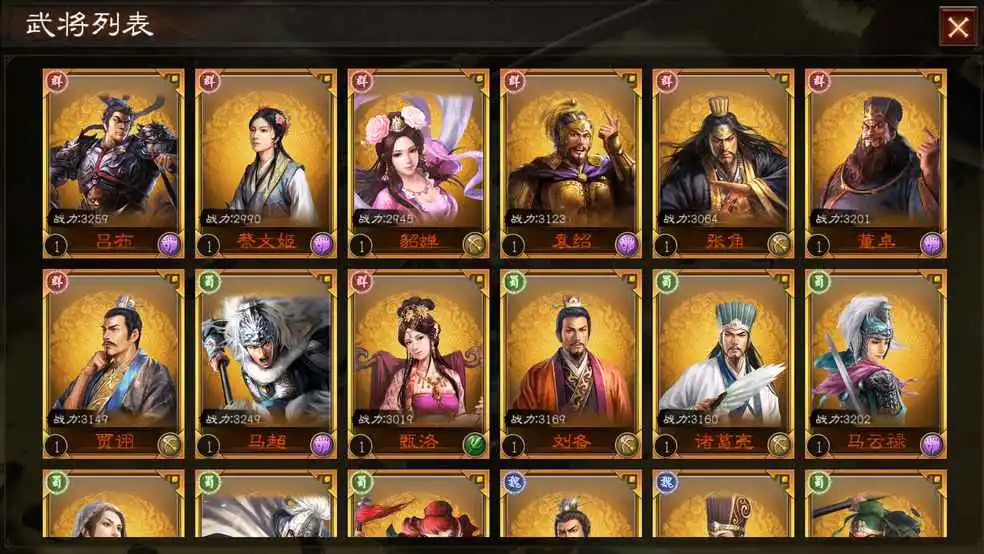Select the 诸葛亮 general card
The image size is (984, 554).
tap(724, 360)
